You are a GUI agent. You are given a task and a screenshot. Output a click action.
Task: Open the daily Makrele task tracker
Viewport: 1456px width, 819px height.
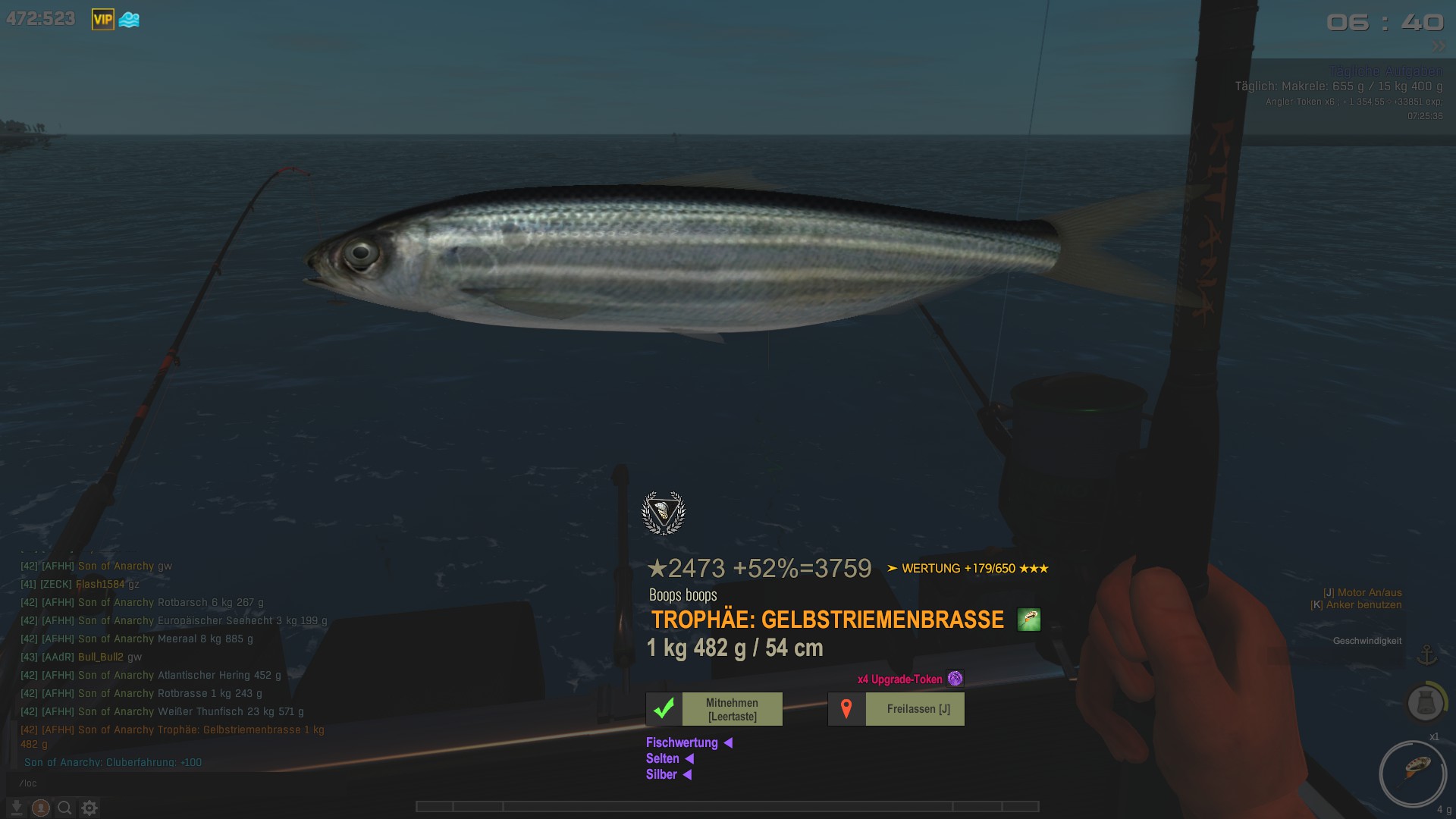pyautogui.click(x=1338, y=86)
